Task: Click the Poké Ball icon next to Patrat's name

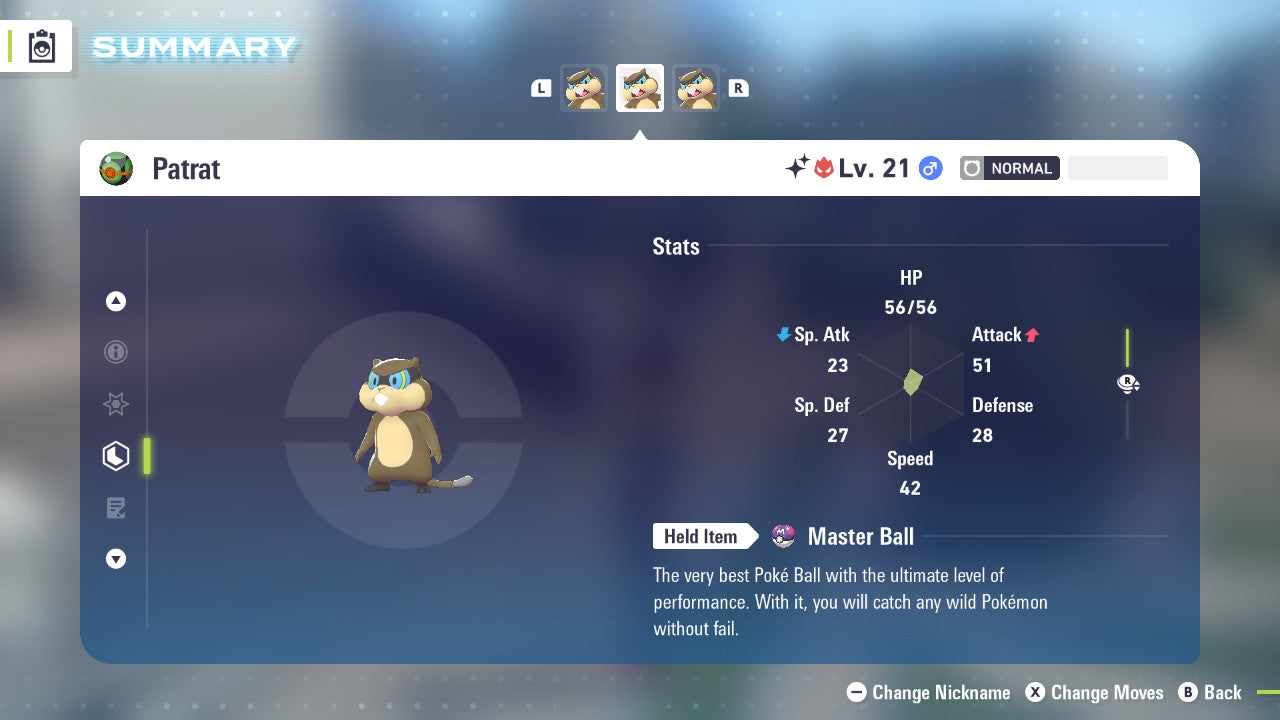Action: click(x=116, y=168)
